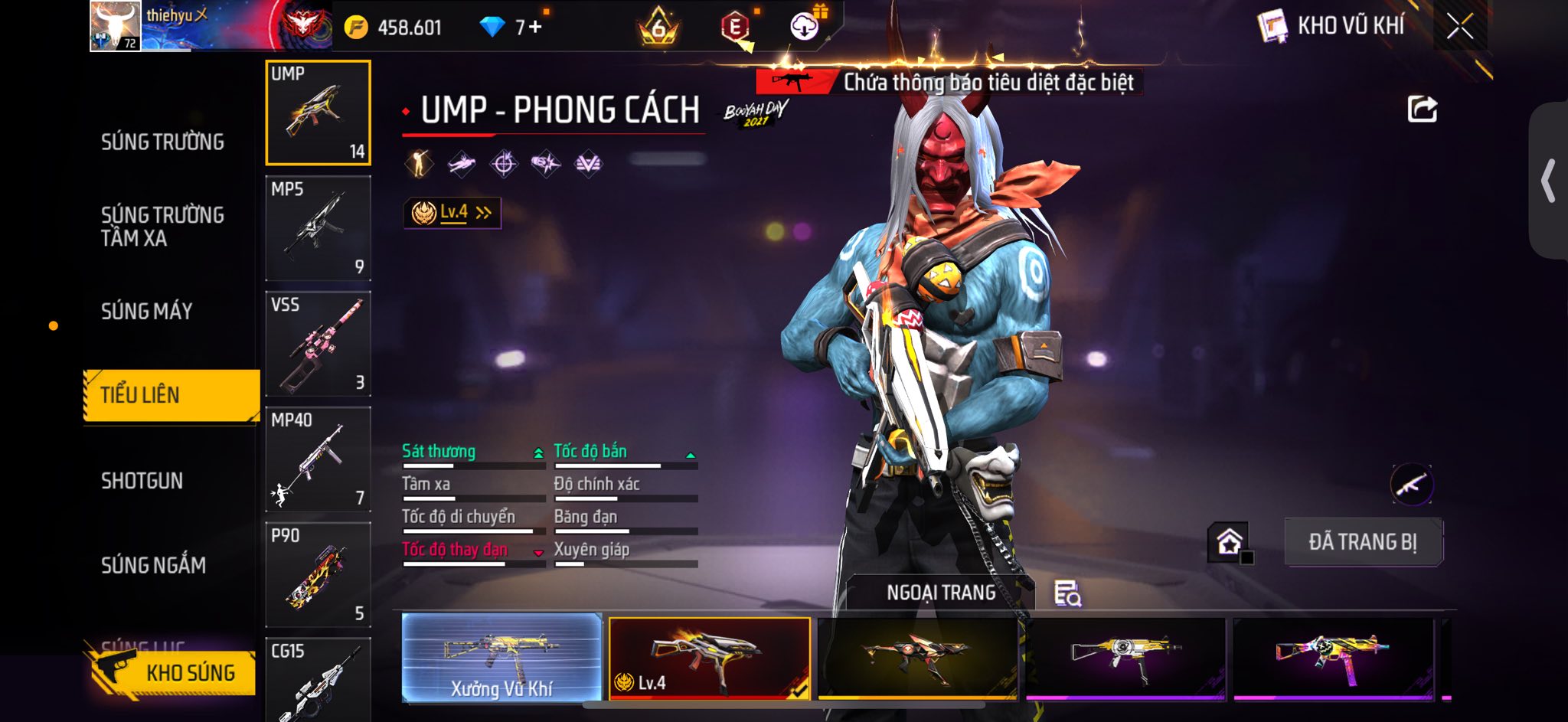Screen dimensions: 1568x722
Task: Pick the VSS weapon tile
Action: pos(318,344)
